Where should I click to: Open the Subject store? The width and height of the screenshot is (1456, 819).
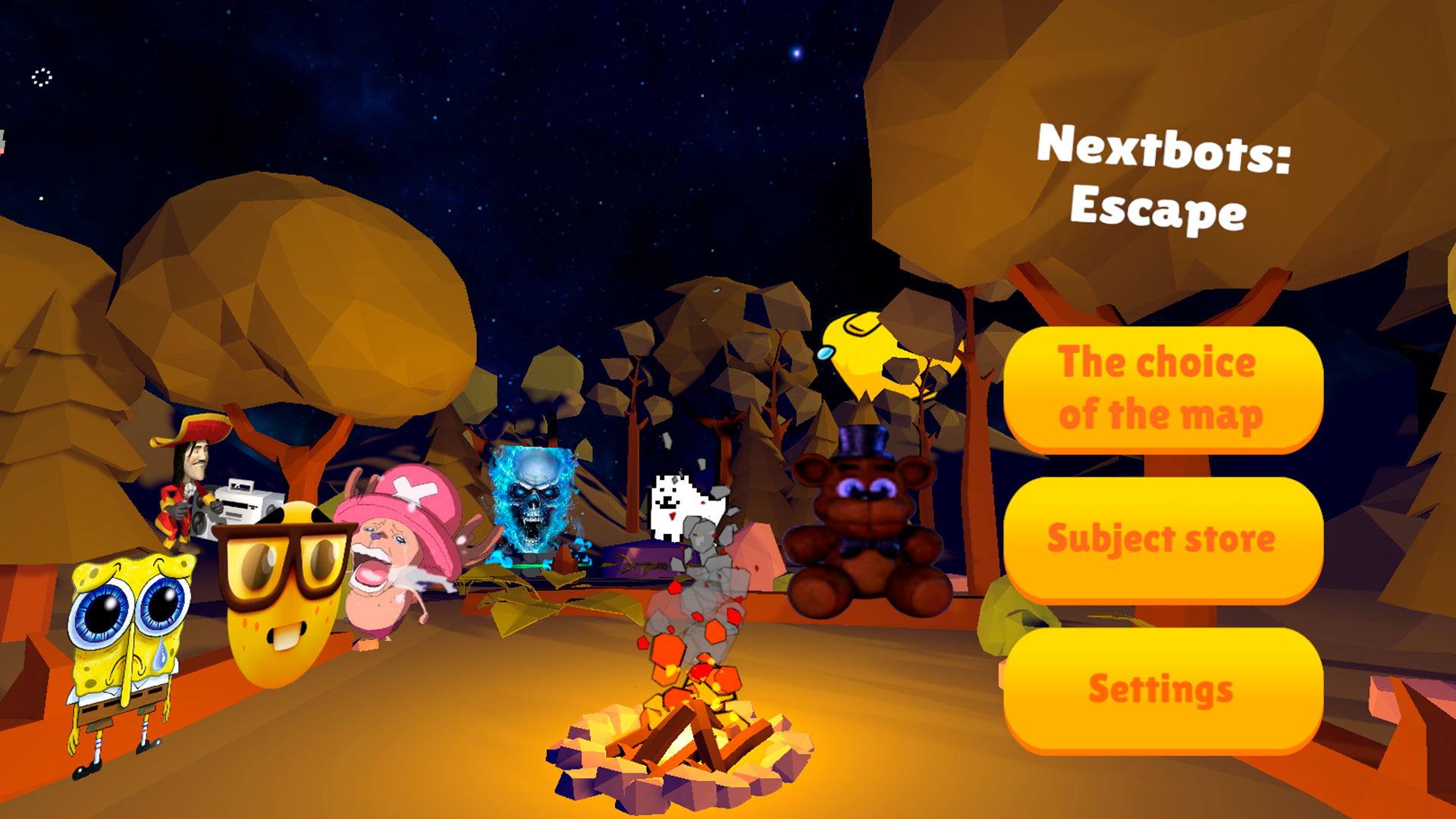tap(1162, 538)
